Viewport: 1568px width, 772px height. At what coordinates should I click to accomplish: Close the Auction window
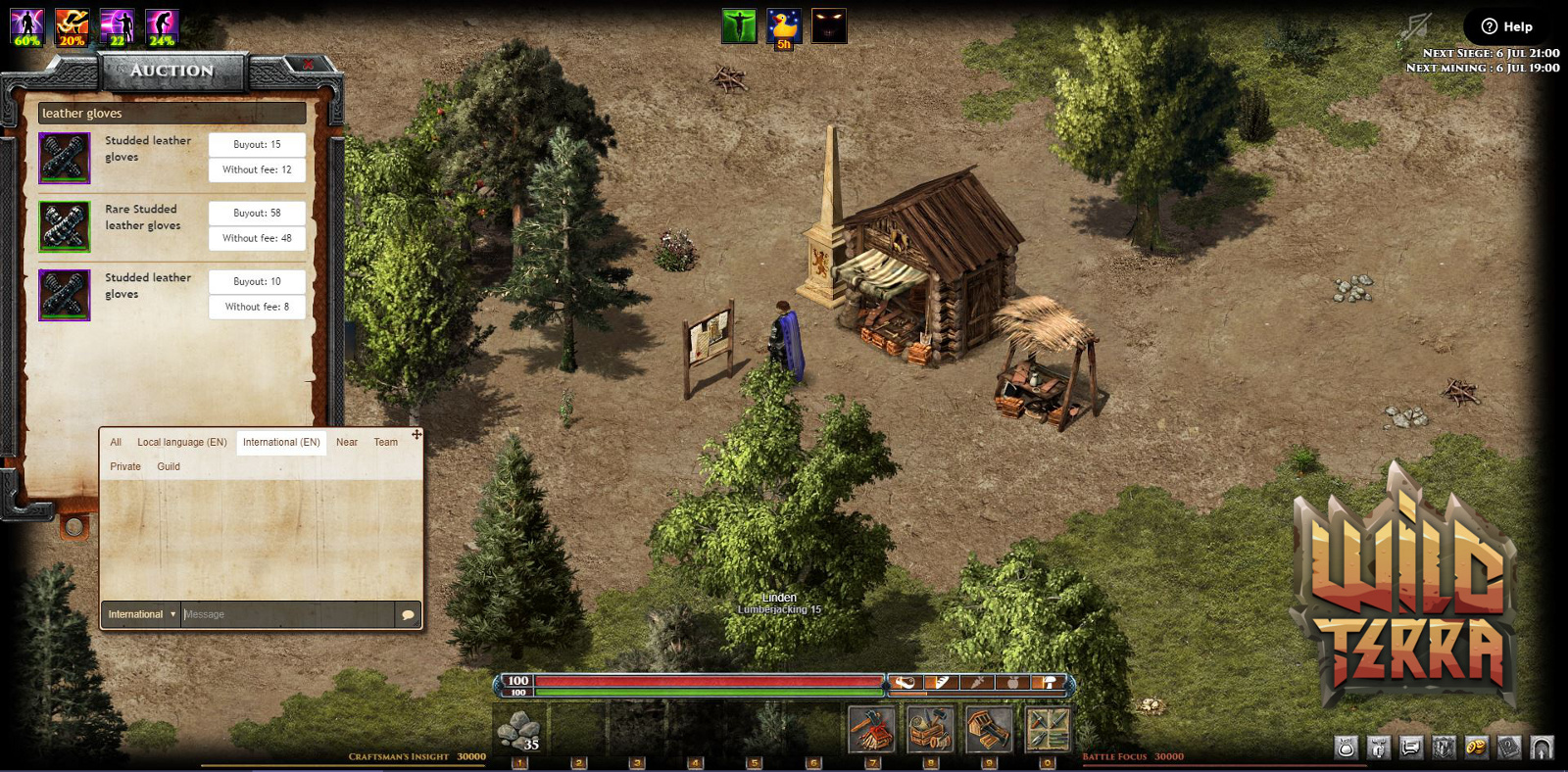pos(308,65)
